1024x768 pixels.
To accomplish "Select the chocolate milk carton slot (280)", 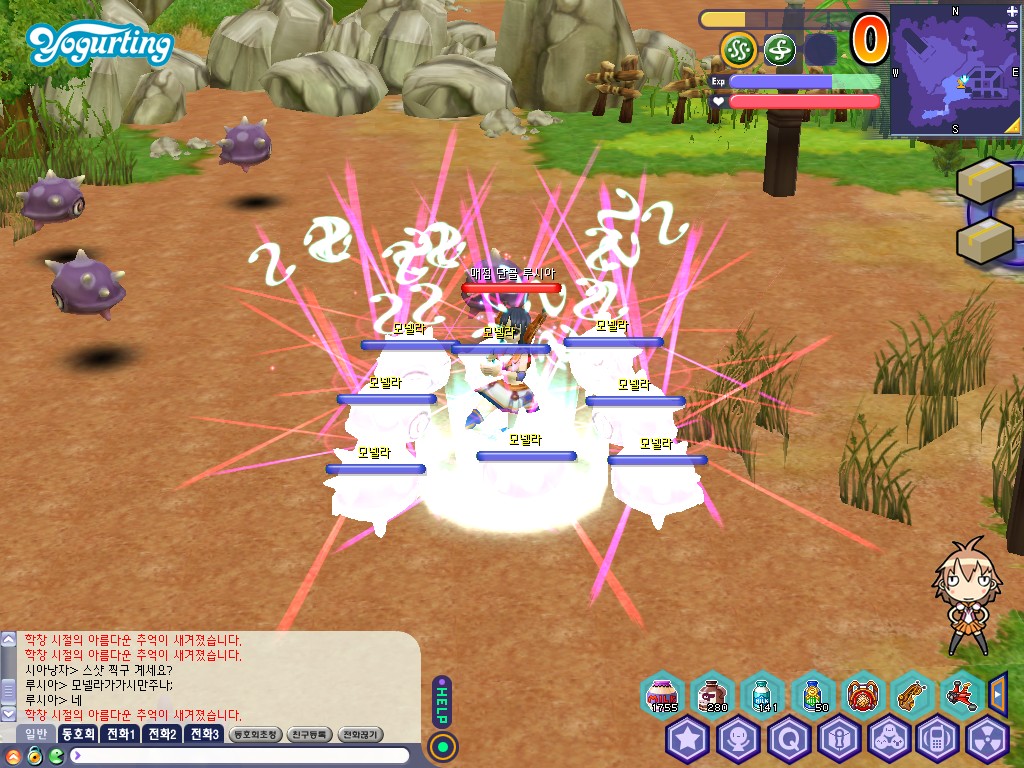I will [x=713, y=694].
